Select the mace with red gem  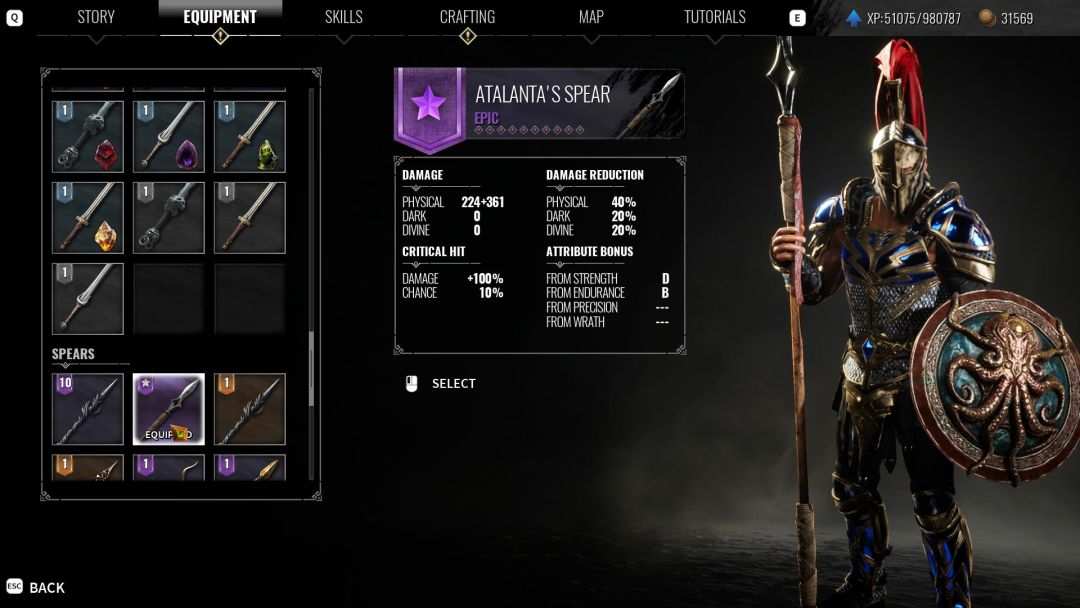coord(88,137)
